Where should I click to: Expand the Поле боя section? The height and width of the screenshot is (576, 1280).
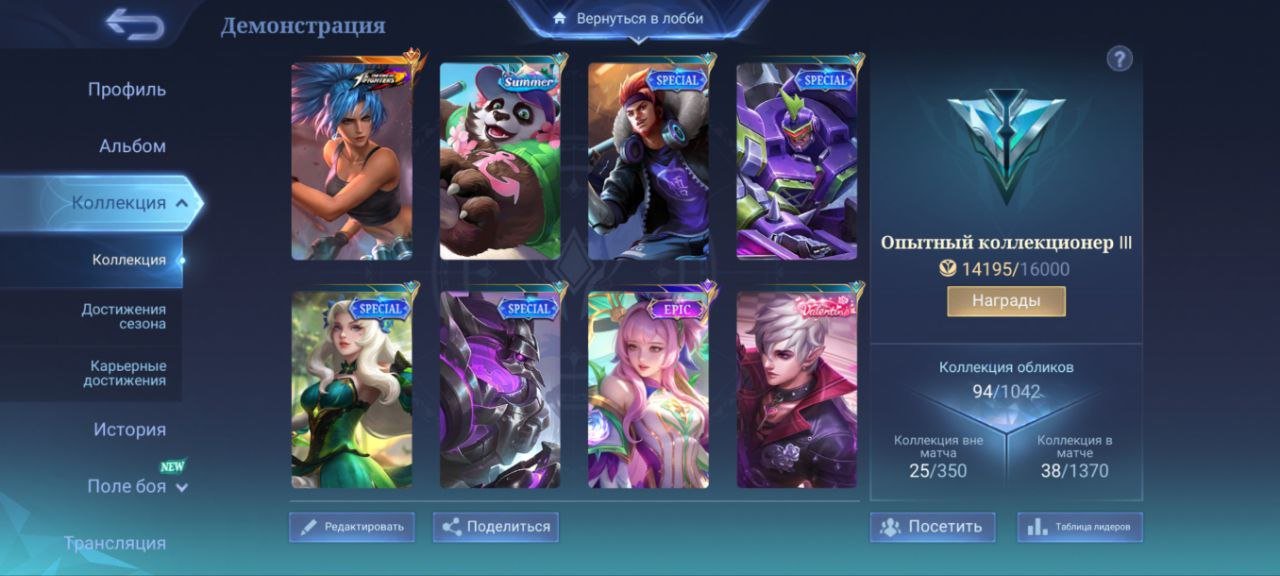(137, 487)
